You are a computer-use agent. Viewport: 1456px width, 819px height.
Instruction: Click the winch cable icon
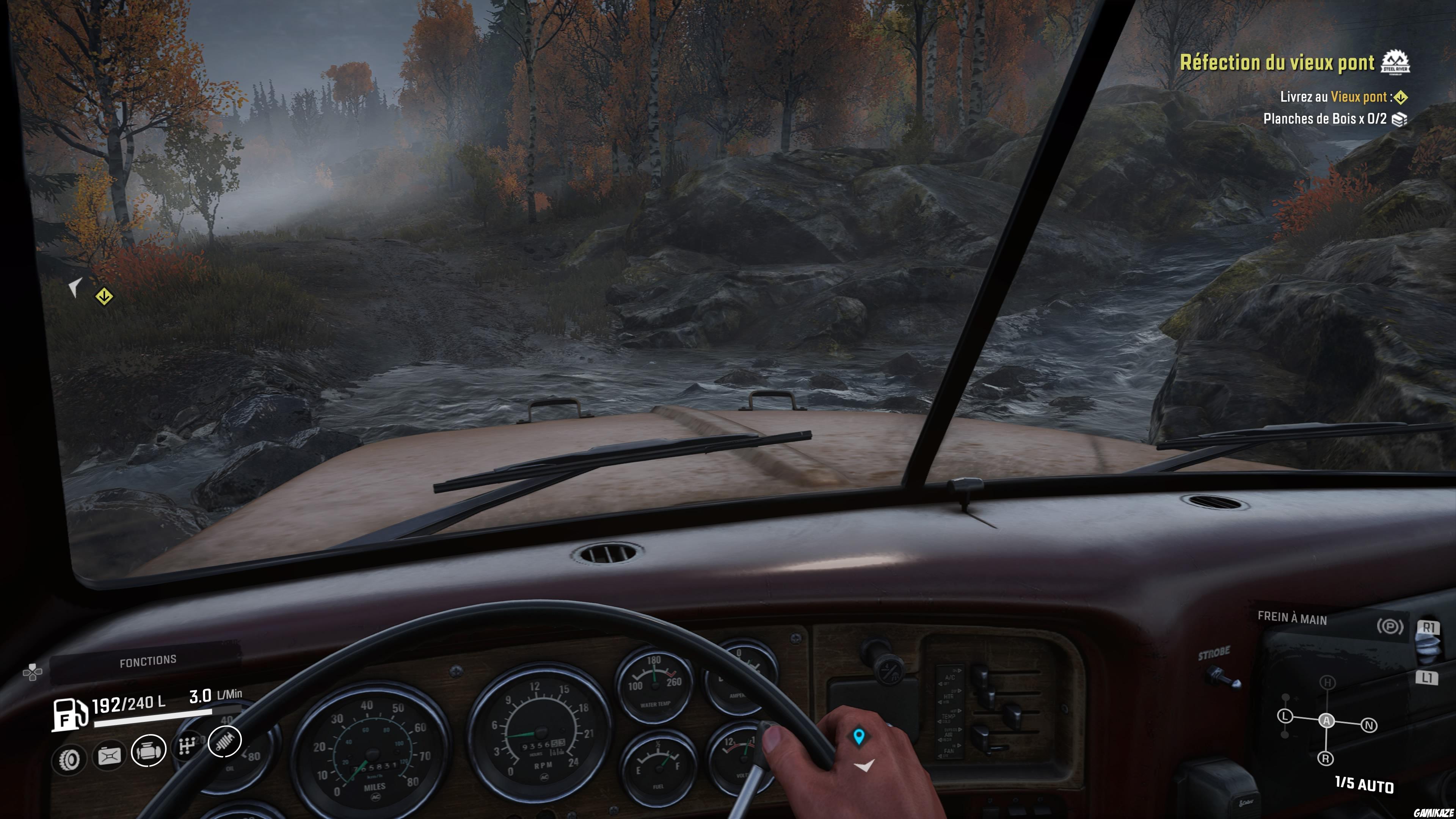coord(109,756)
